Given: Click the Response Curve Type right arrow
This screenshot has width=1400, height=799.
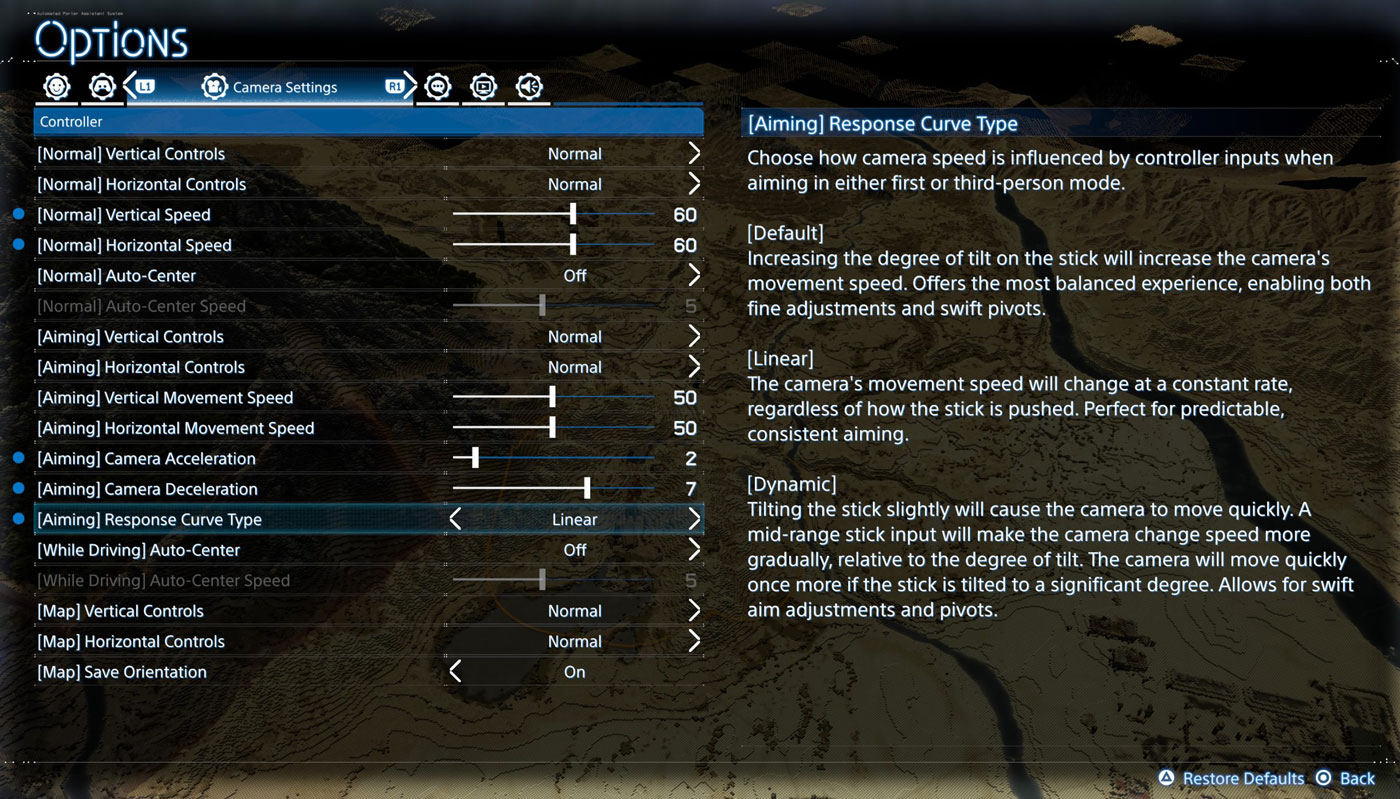Looking at the screenshot, I should 694,520.
